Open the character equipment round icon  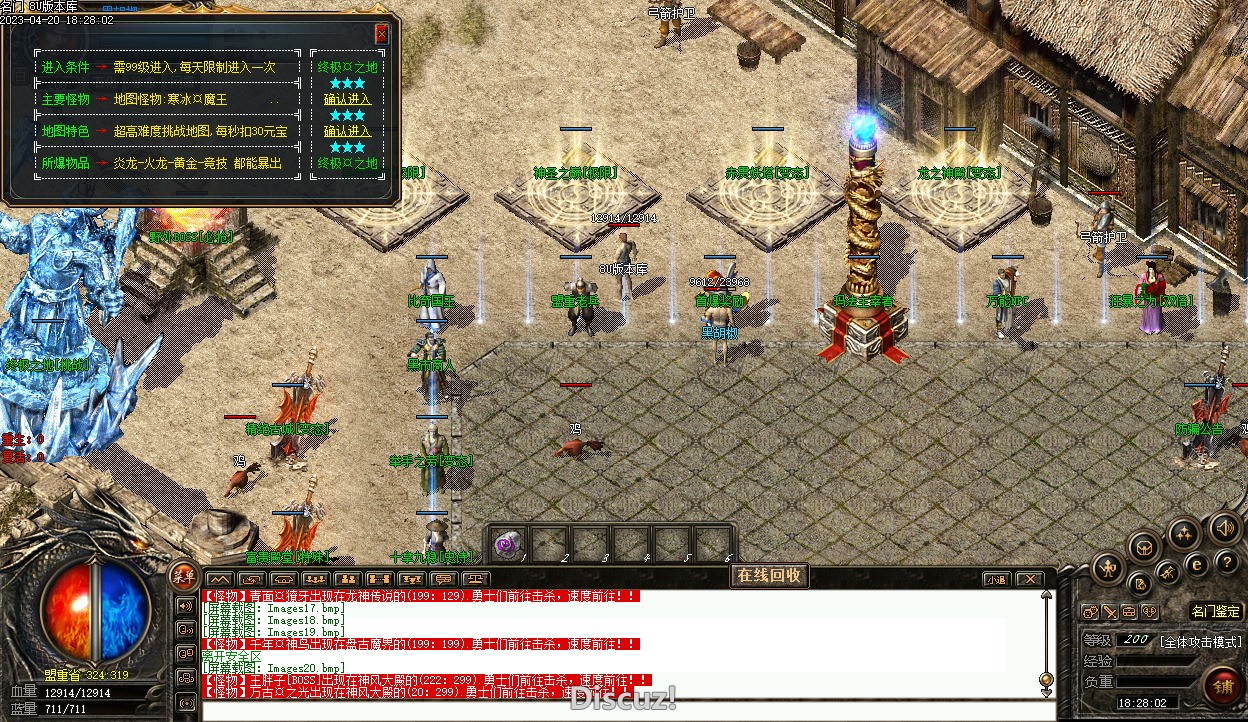[x=1107, y=569]
